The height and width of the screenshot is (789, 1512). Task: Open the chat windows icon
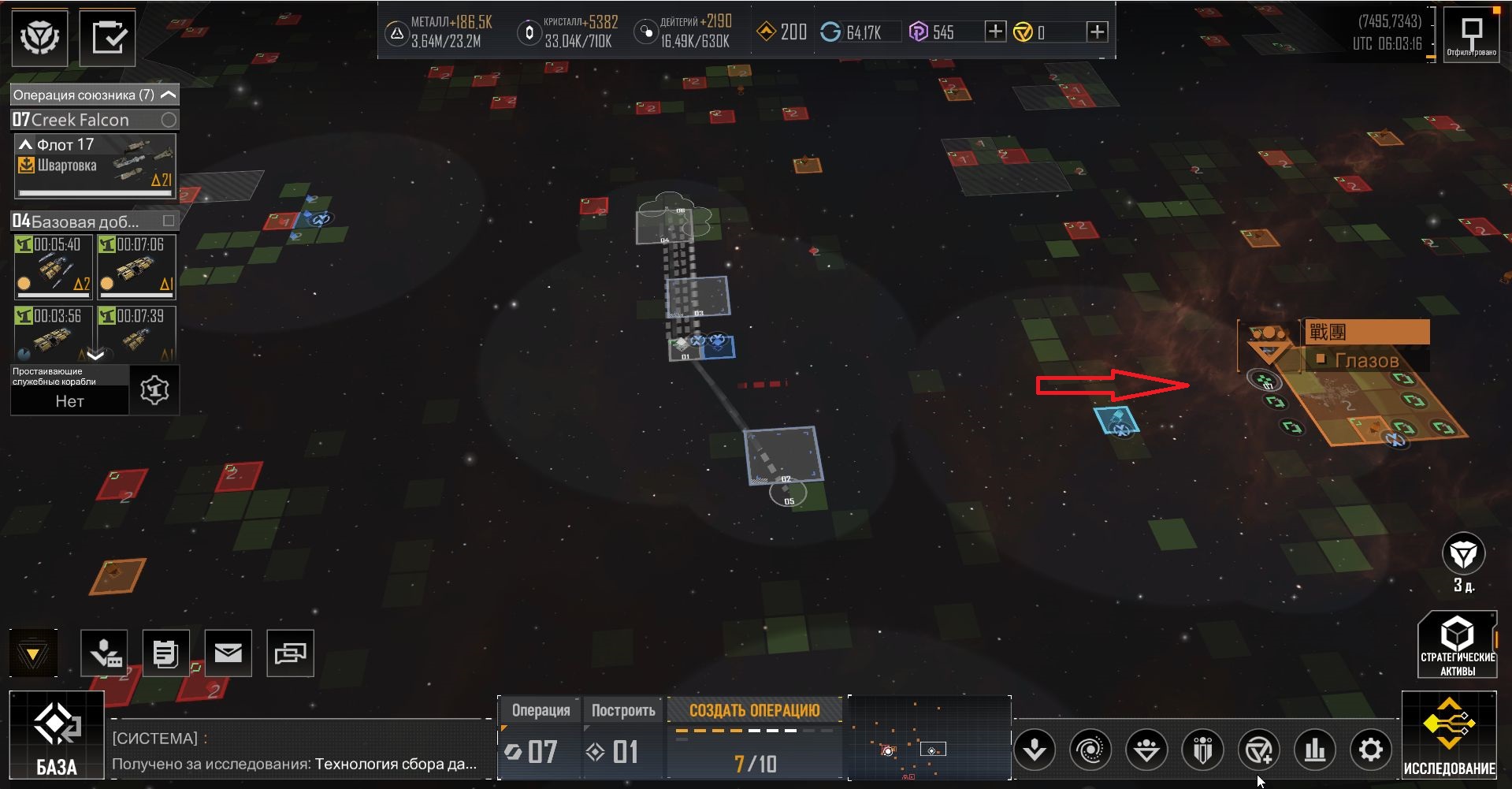[x=290, y=653]
